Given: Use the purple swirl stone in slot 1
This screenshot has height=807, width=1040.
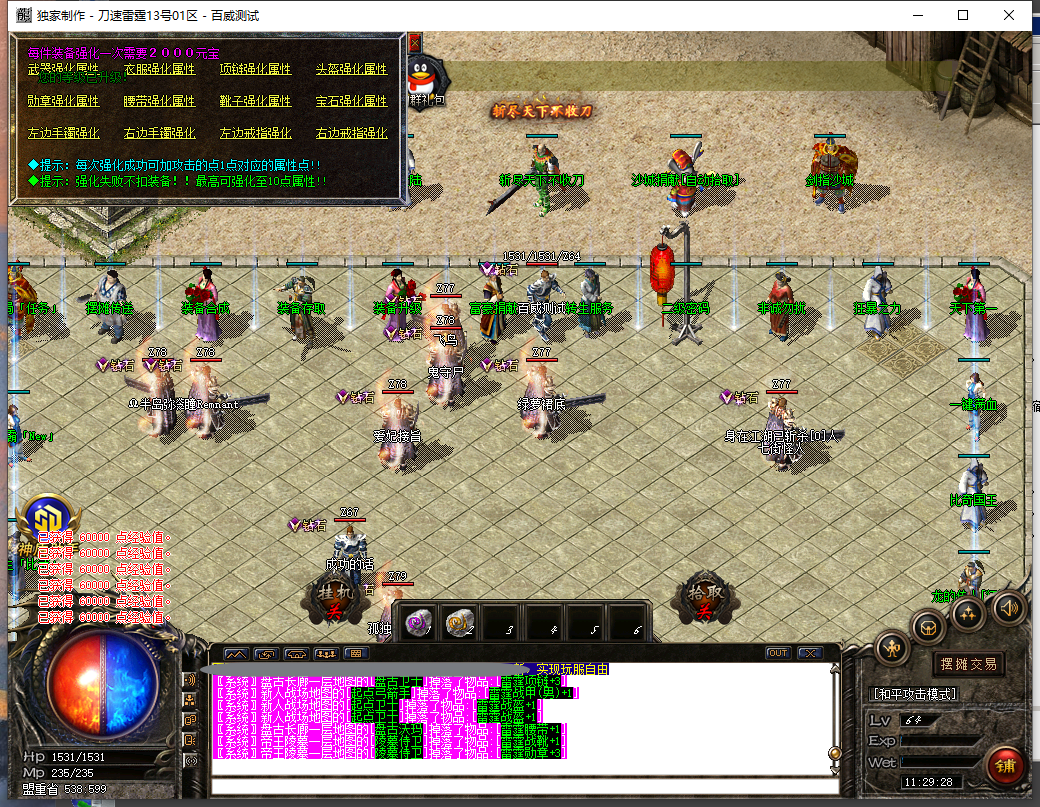Looking at the screenshot, I should pyautogui.click(x=416, y=622).
